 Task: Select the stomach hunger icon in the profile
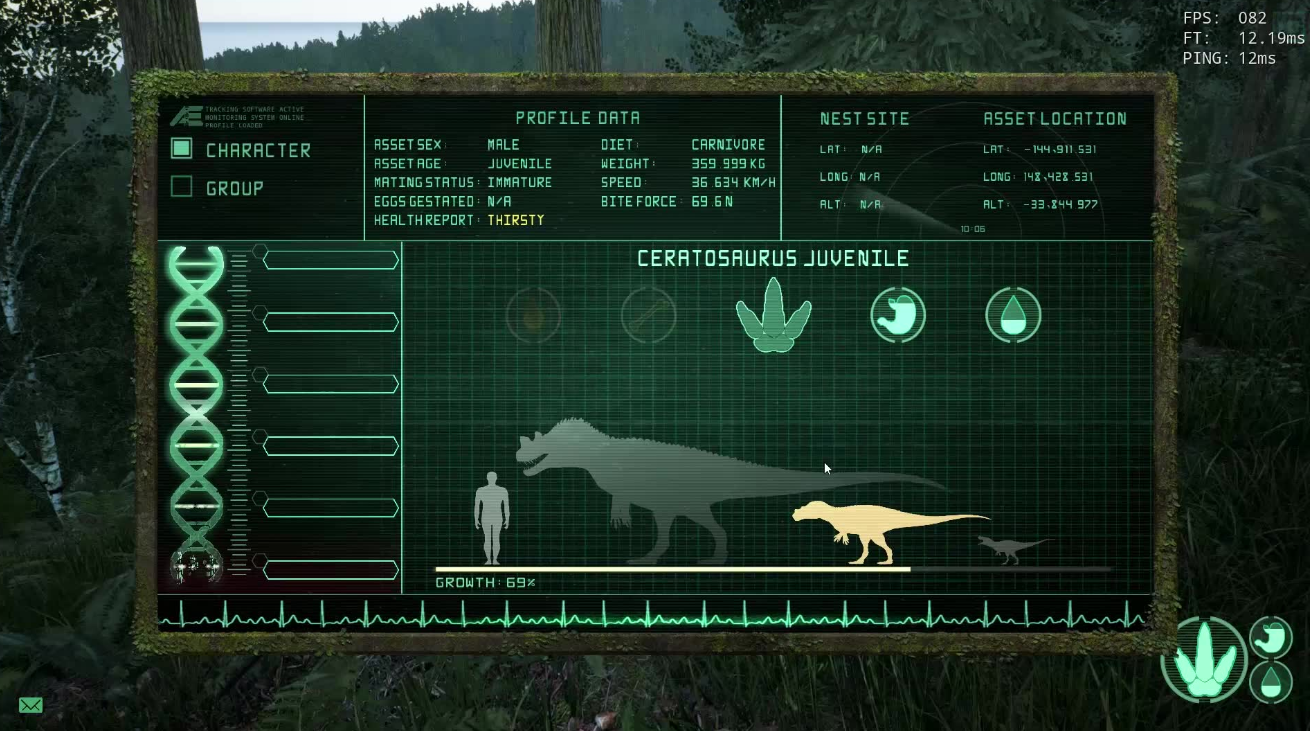point(897,315)
